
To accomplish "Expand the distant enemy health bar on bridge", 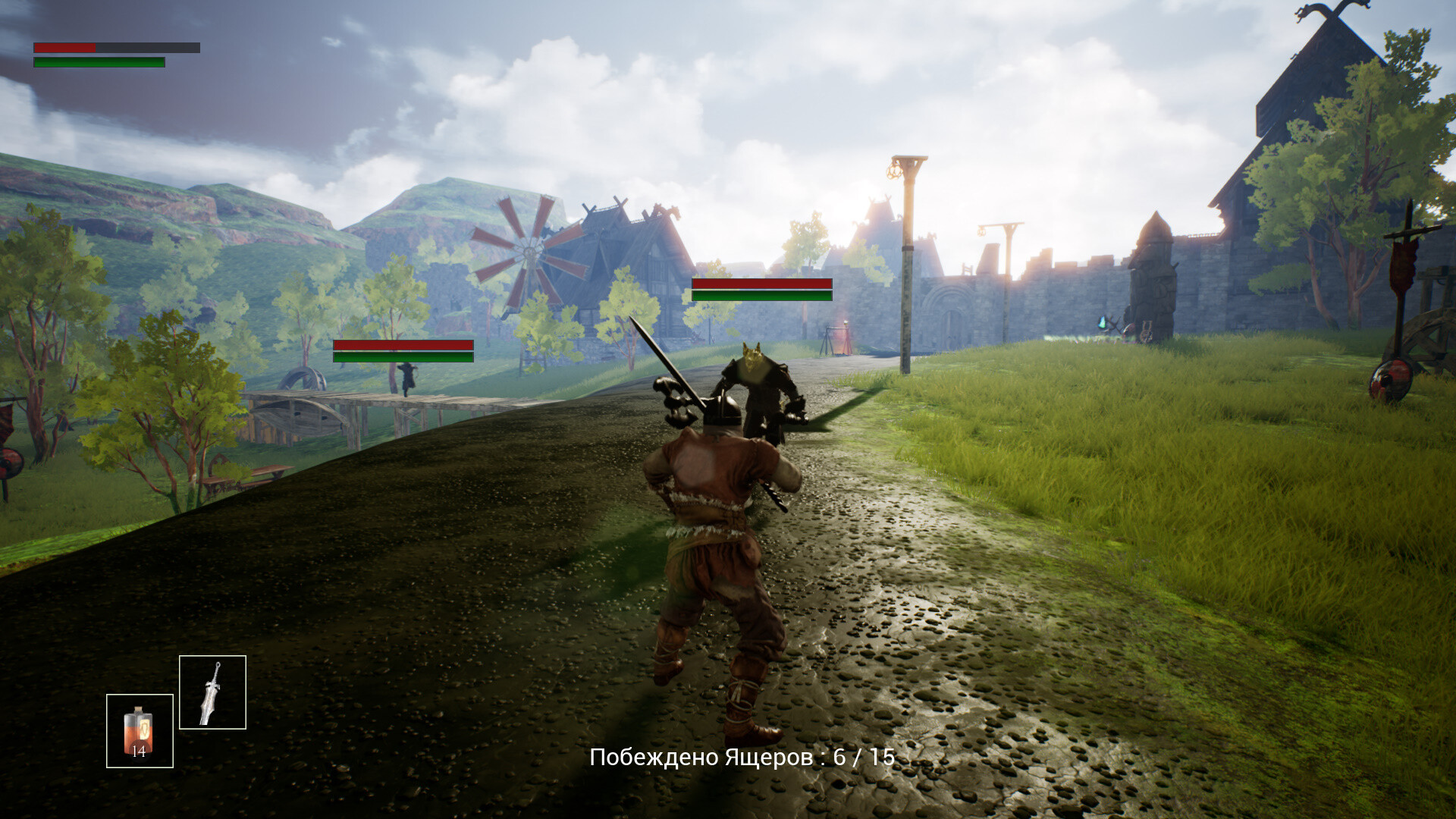I will tap(403, 353).
